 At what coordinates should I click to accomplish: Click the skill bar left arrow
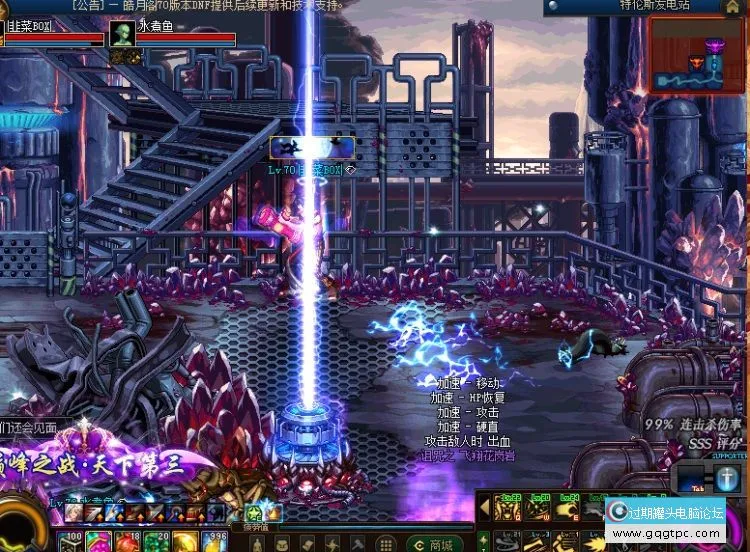point(486,509)
